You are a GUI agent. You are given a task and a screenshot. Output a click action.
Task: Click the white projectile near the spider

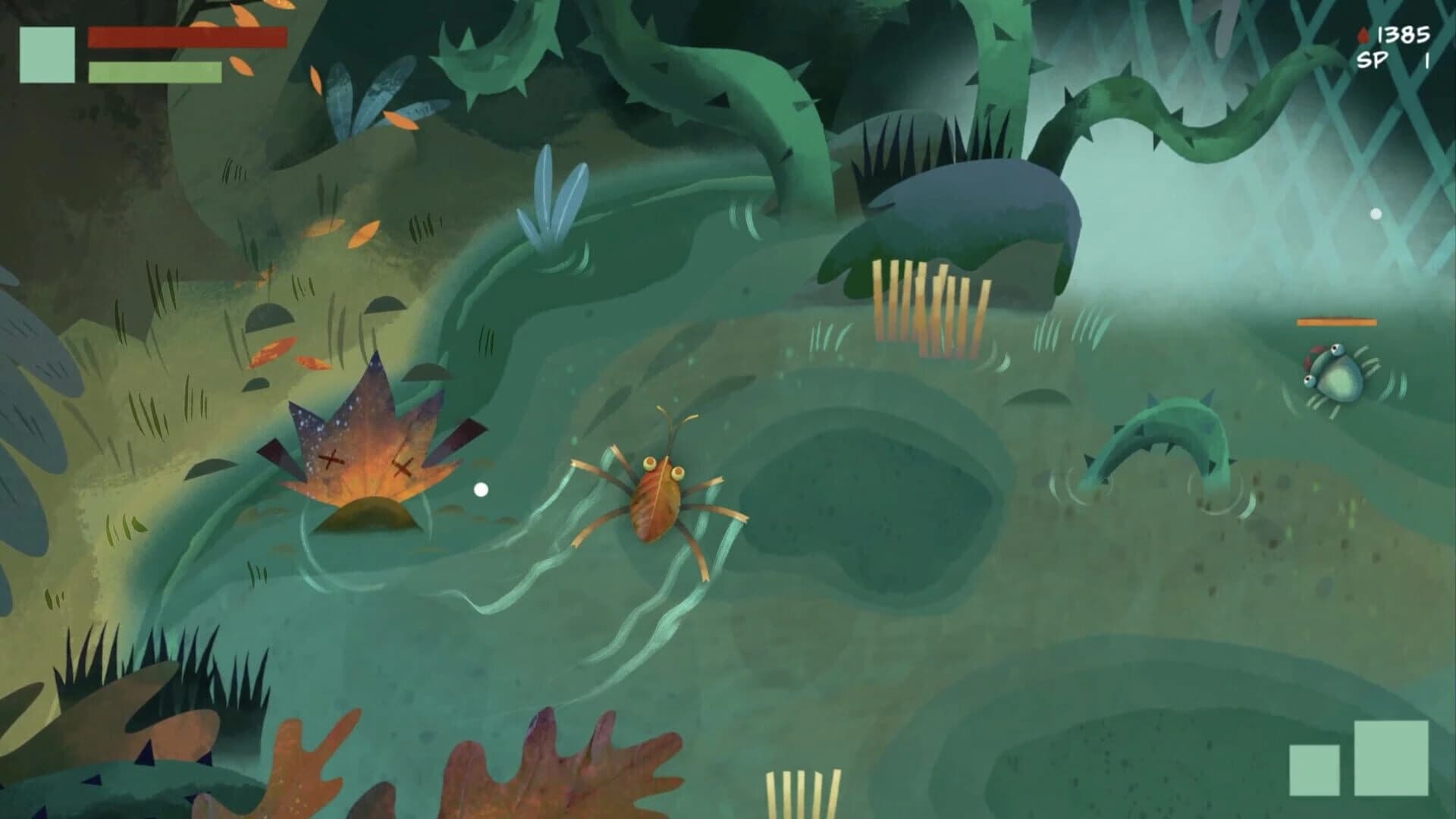(481, 490)
